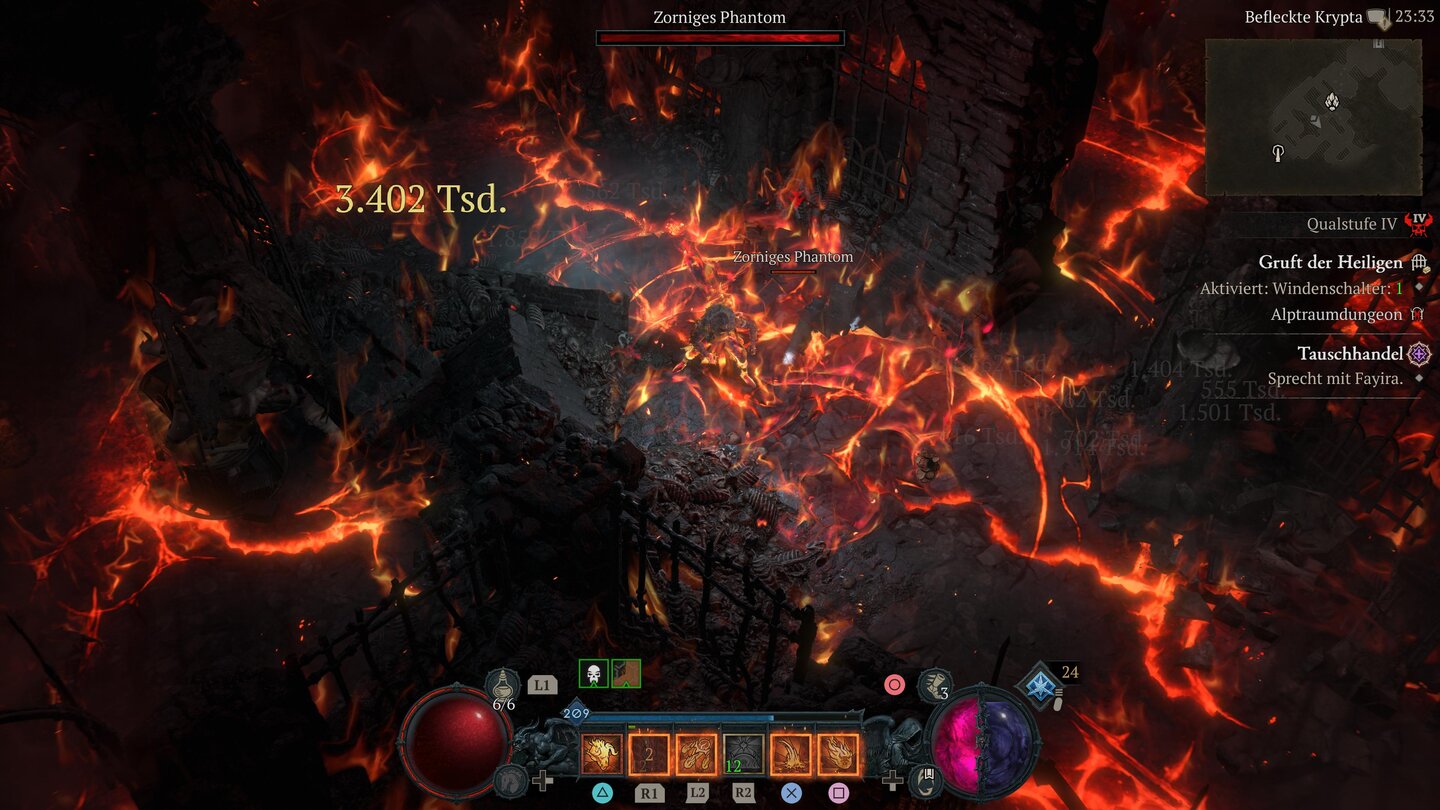Summon the mount via horse head icon
Viewport: 1440px width, 810px height.
(510, 779)
